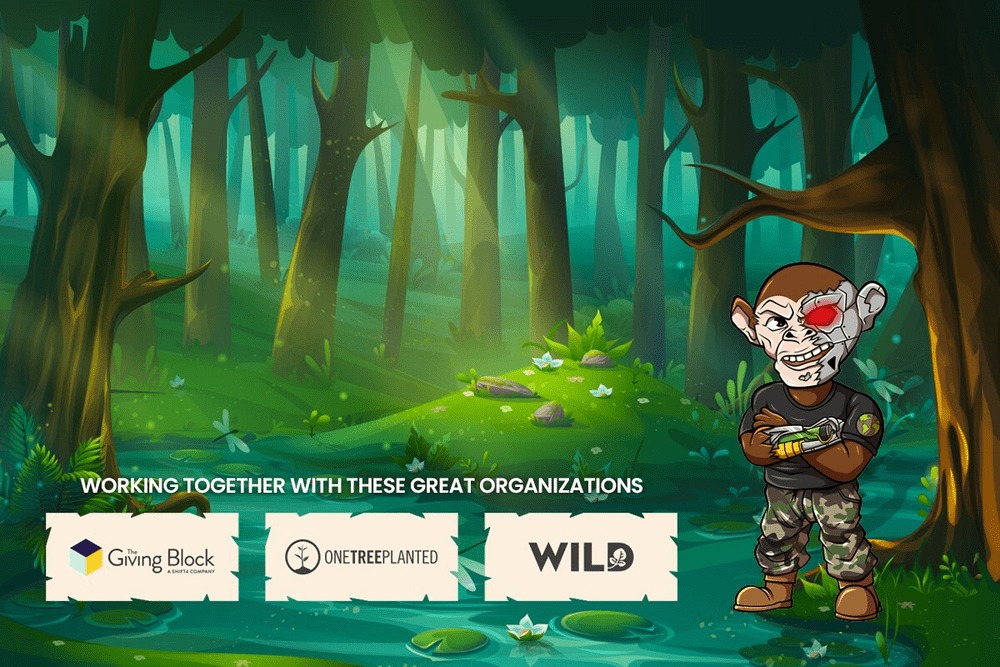This screenshot has height=667, width=1000.
Task: Select the WILD organization logo
Action: click(581, 556)
